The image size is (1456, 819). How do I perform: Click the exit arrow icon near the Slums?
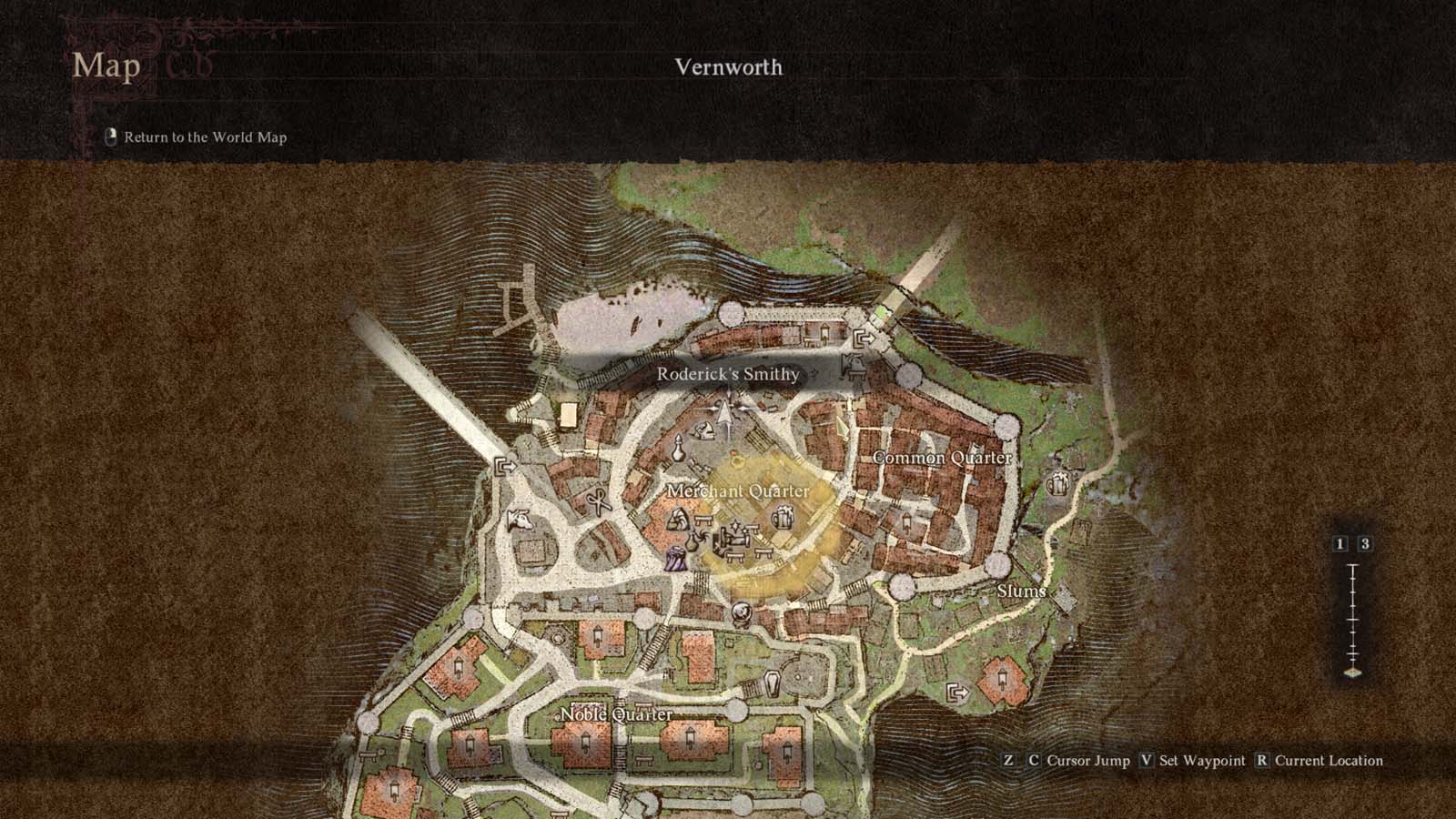tap(958, 693)
